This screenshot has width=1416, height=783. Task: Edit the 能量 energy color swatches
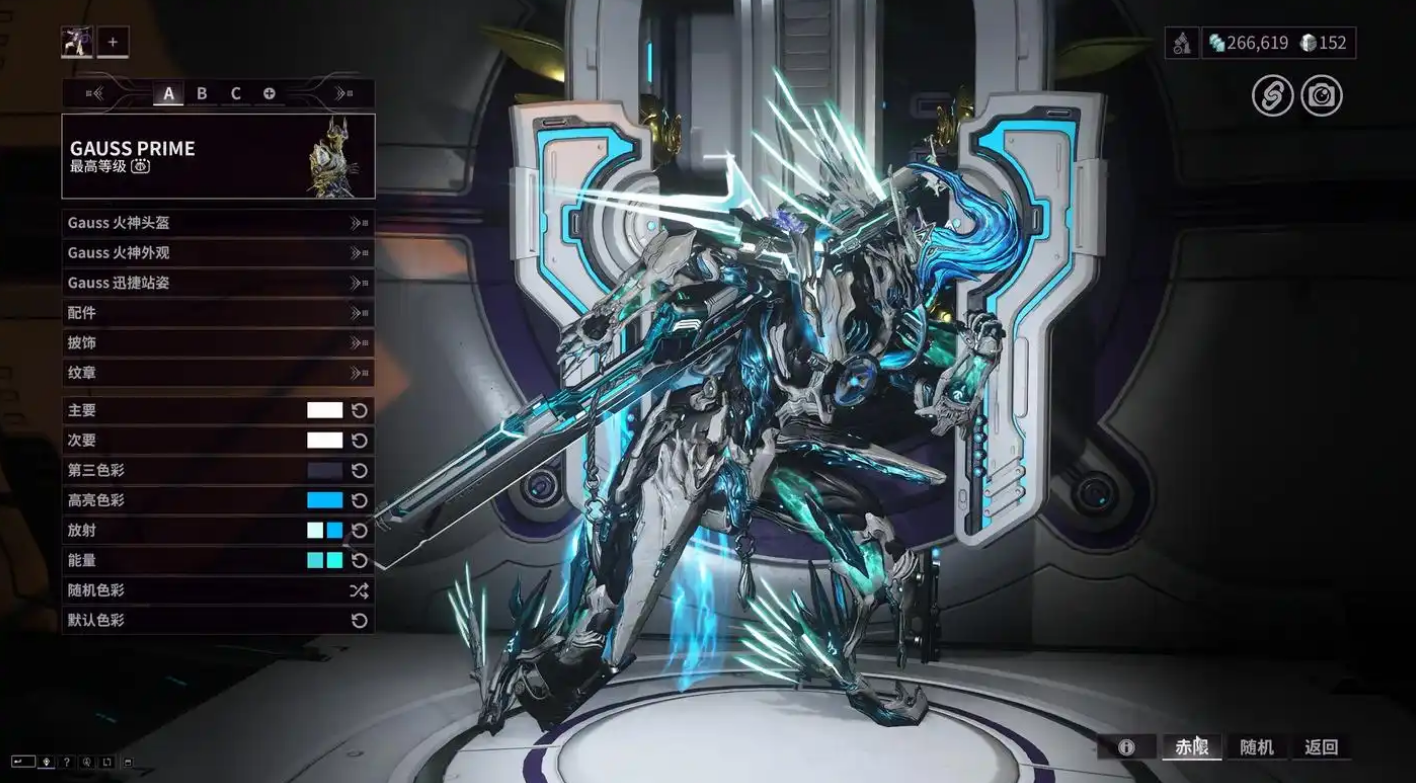[324, 560]
